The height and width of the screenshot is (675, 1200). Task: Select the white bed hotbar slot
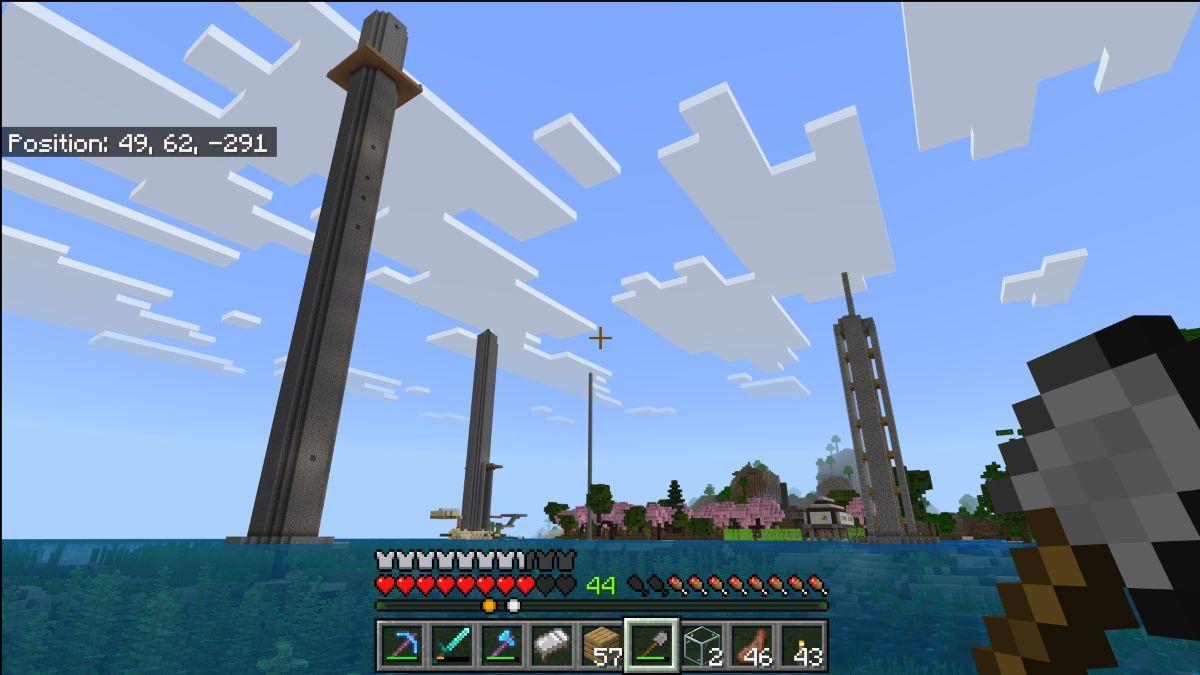pyautogui.click(x=552, y=646)
